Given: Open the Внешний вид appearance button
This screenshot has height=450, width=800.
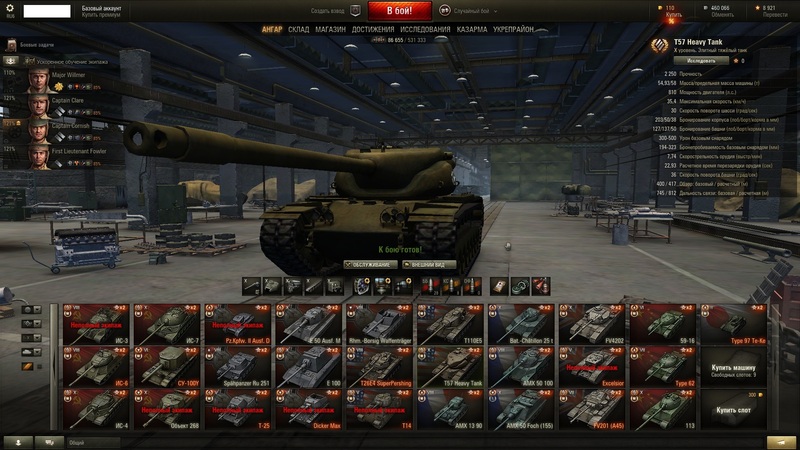Looking at the screenshot, I should point(429,265).
